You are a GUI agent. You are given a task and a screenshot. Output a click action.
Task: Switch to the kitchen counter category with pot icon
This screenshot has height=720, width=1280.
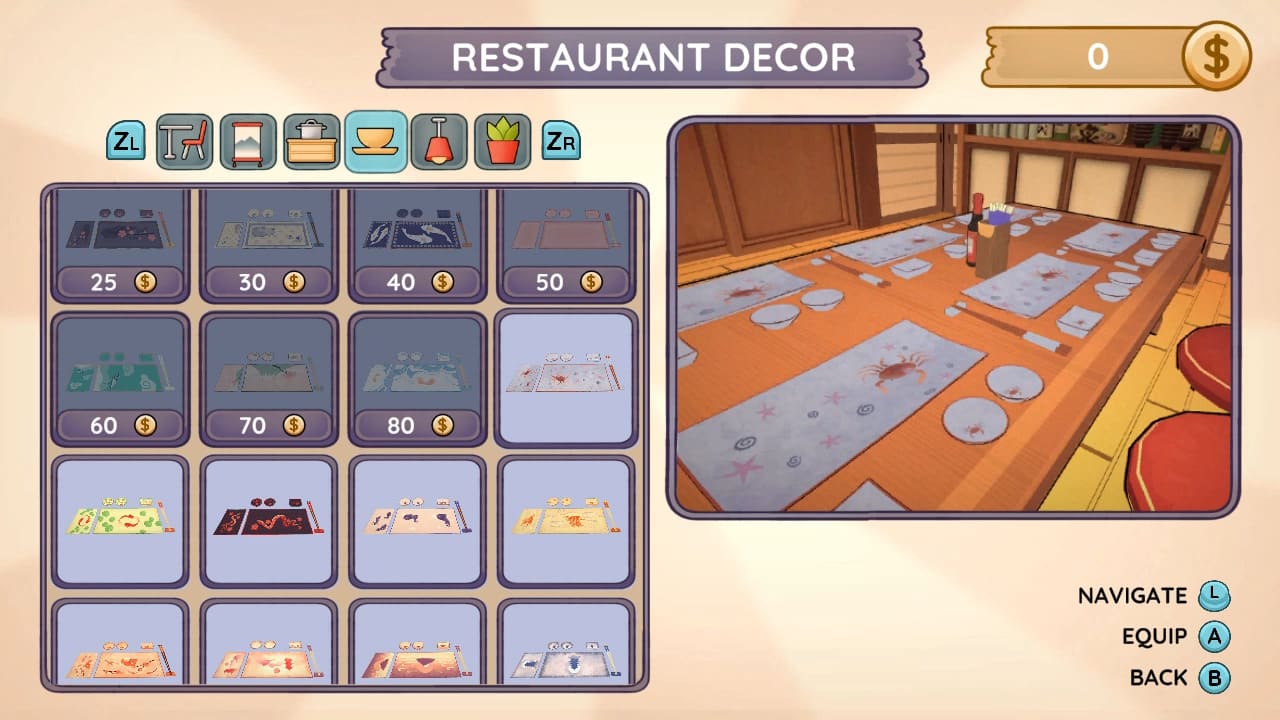coord(311,141)
